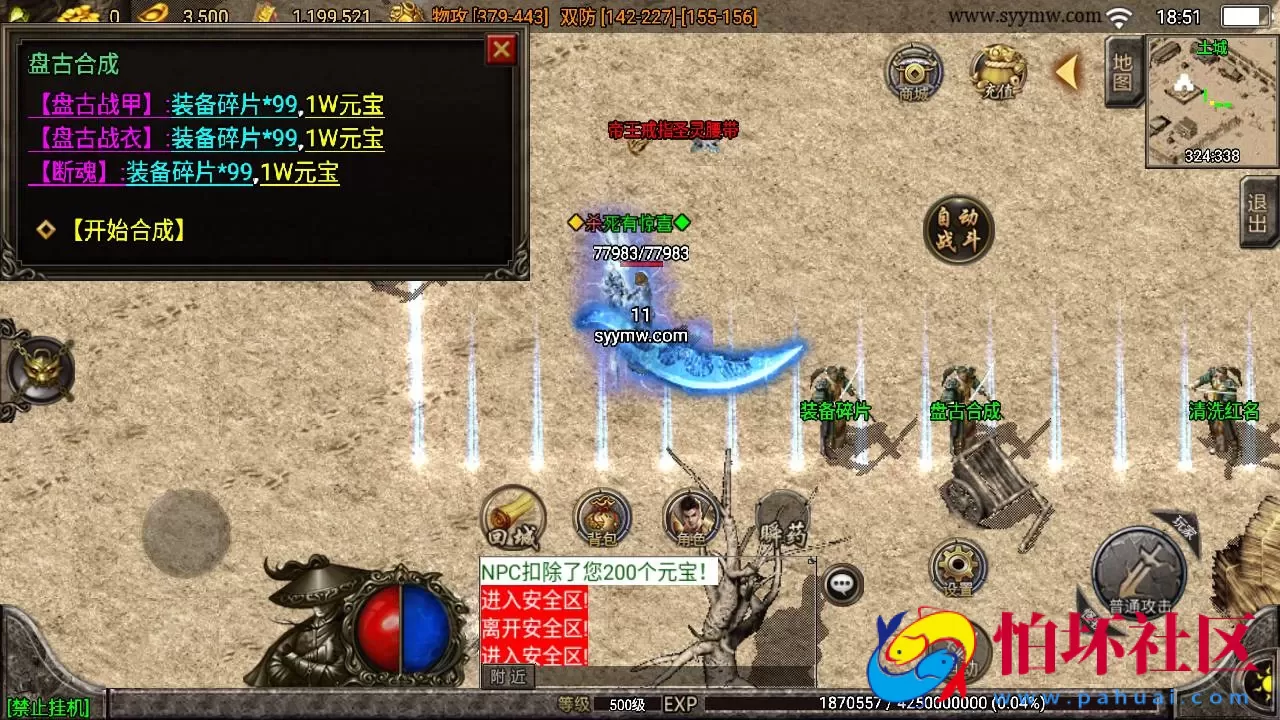Open the 回城 return-to-city icon
The width and height of the screenshot is (1280, 720).
[x=513, y=518]
